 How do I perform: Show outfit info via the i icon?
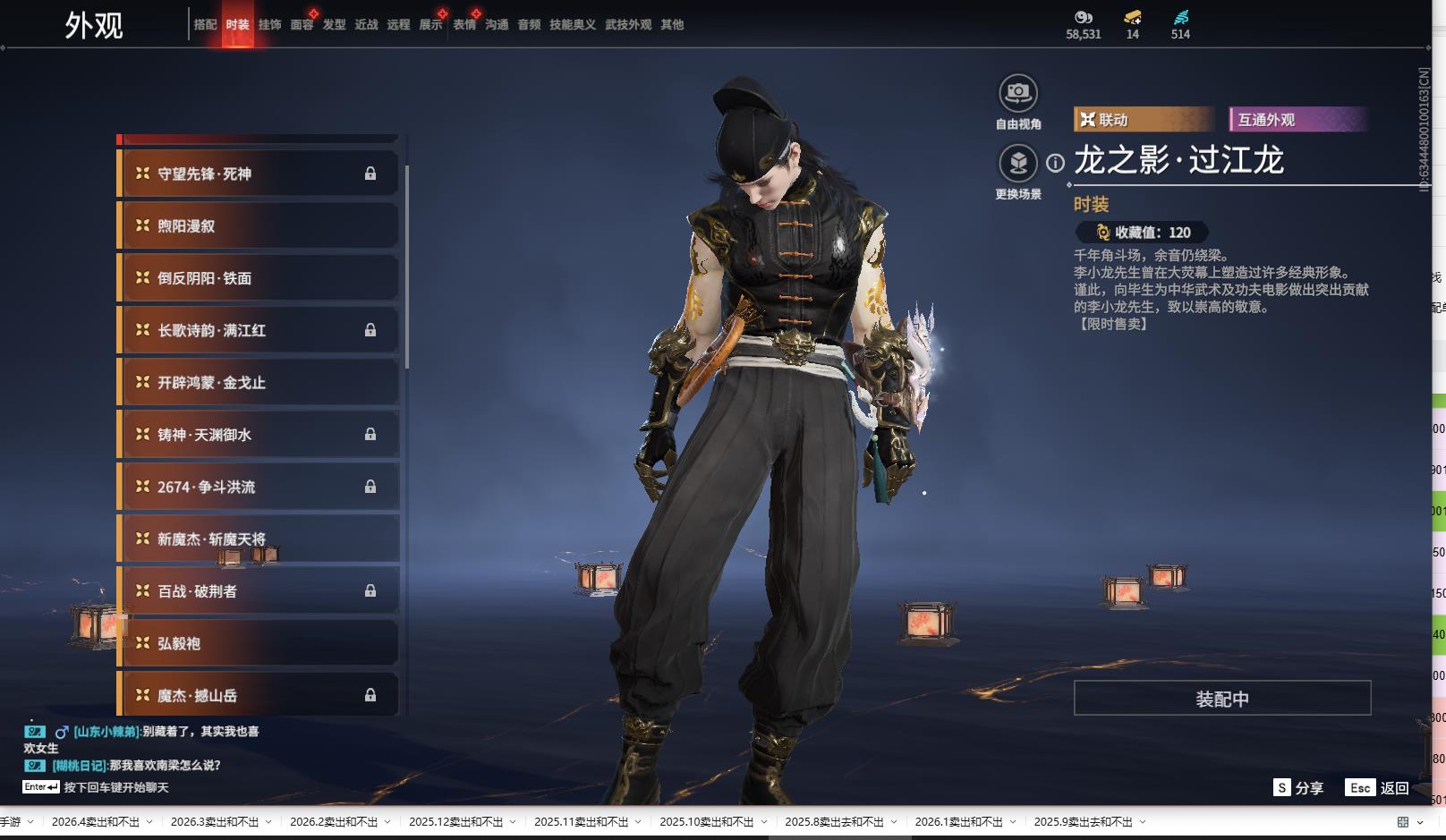pyautogui.click(x=1056, y=163)
